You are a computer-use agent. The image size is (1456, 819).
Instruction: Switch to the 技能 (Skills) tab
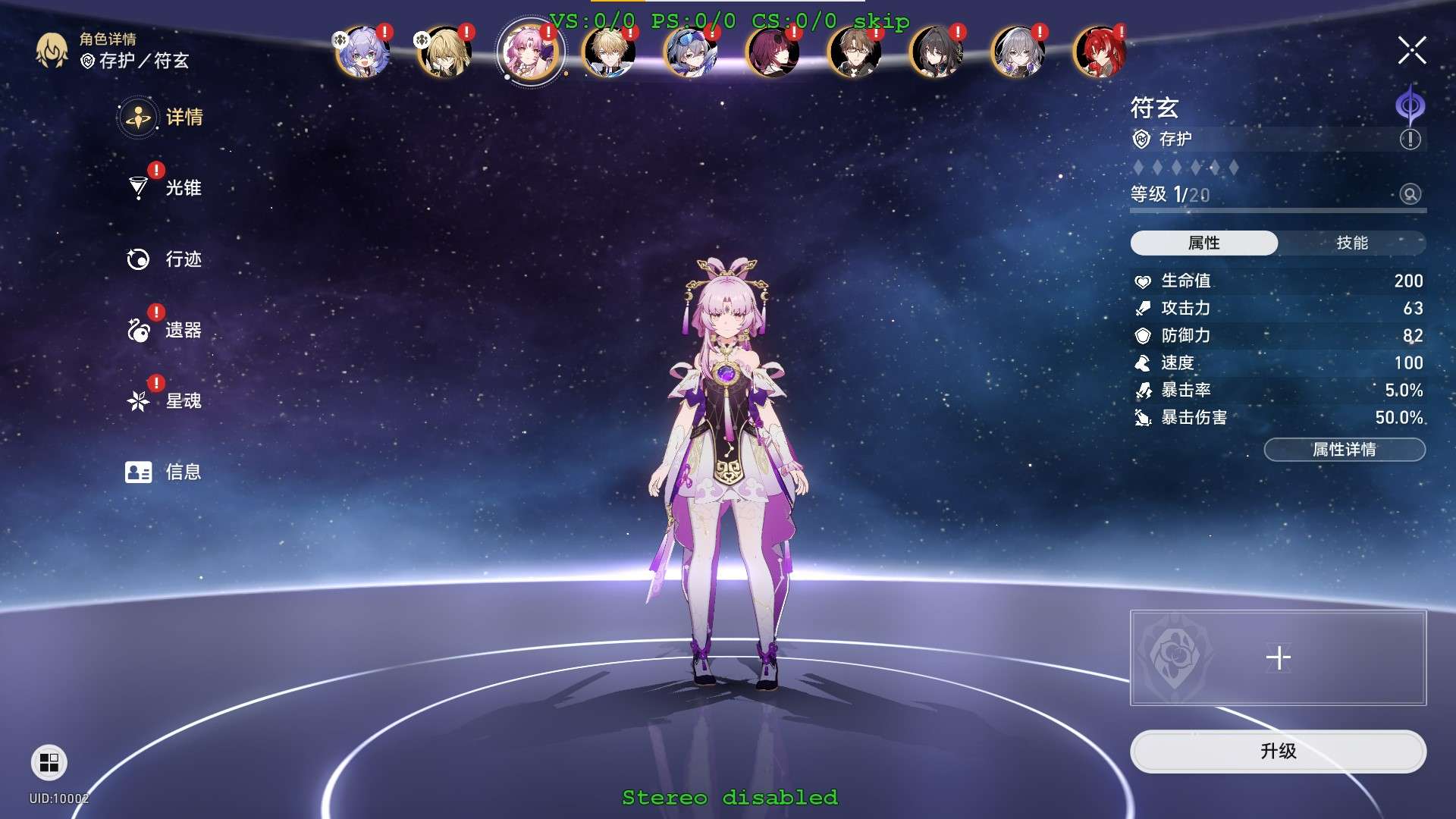pyautogui.click(x=1351, y=243)
